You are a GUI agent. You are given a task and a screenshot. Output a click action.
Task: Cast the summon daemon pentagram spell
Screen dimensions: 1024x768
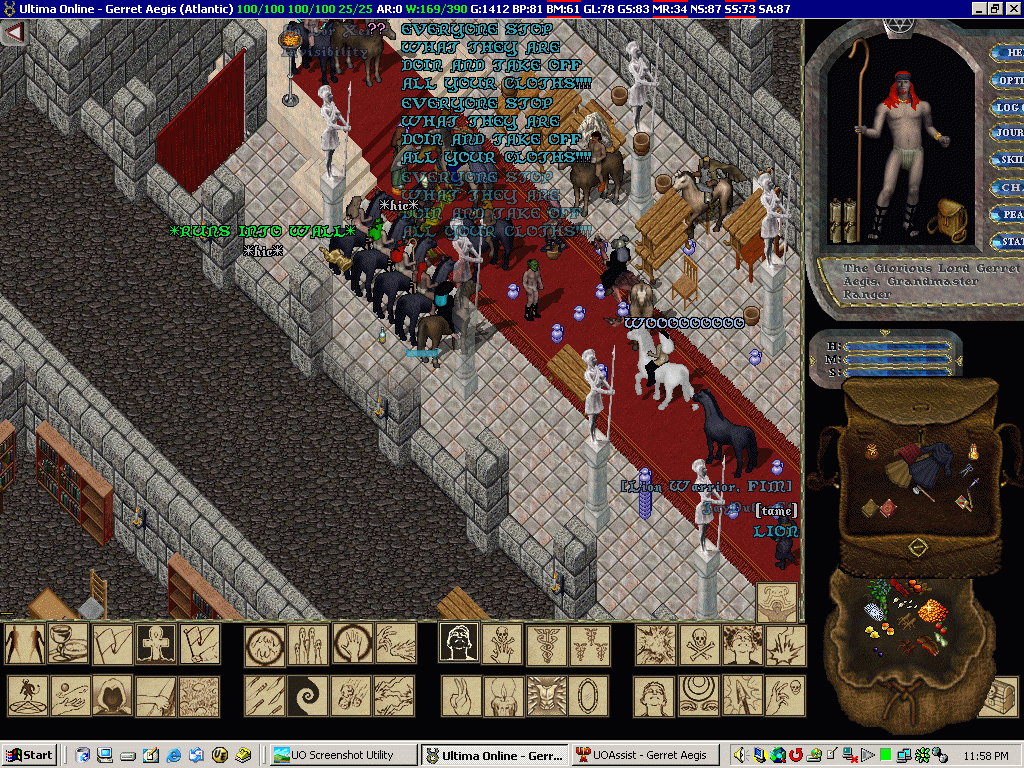click(x=26, y=696)
